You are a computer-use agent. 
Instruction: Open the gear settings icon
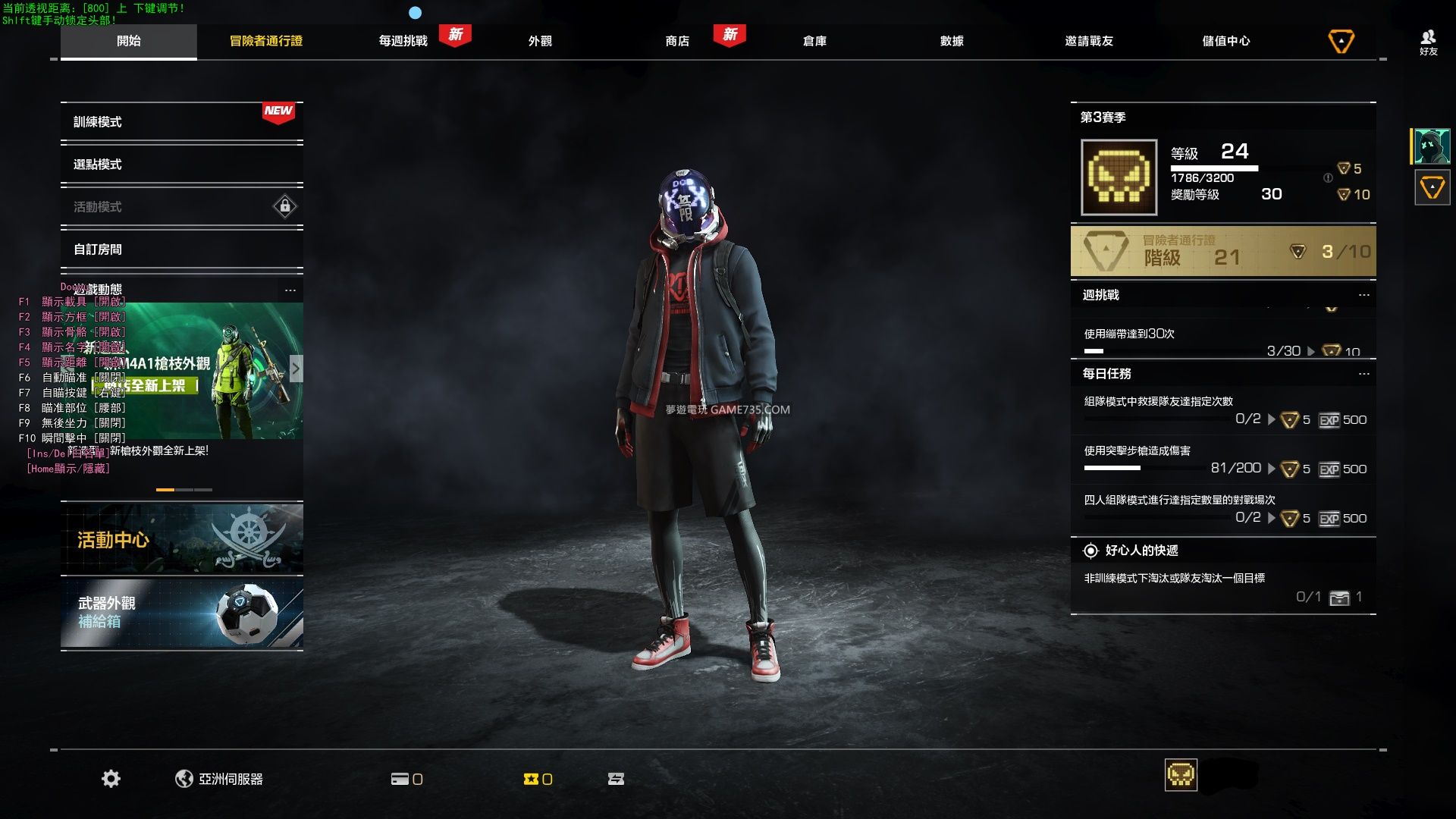(111, 779)
